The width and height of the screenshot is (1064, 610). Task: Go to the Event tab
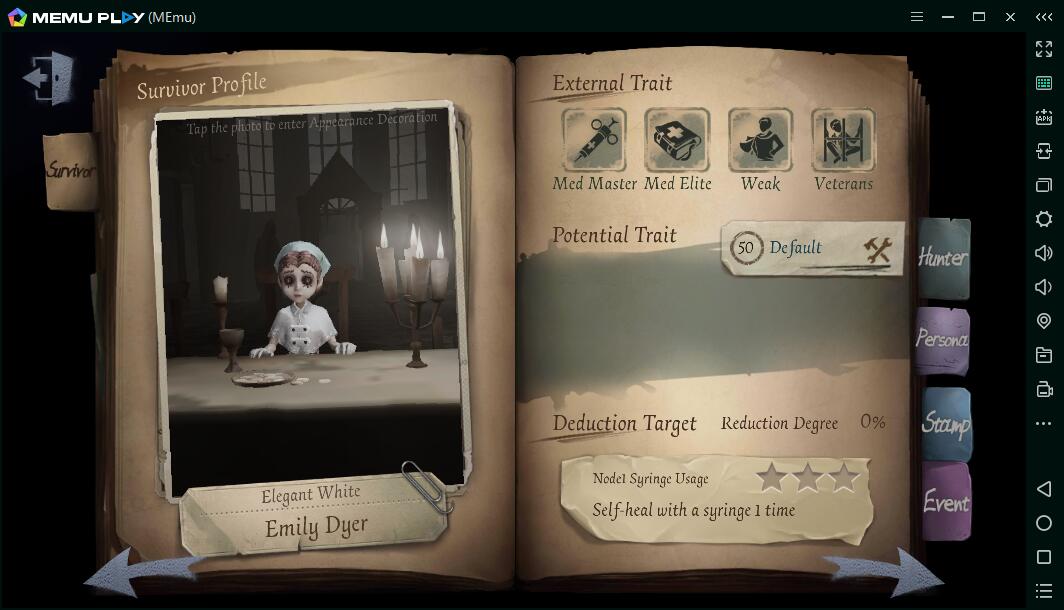point(945,502)
